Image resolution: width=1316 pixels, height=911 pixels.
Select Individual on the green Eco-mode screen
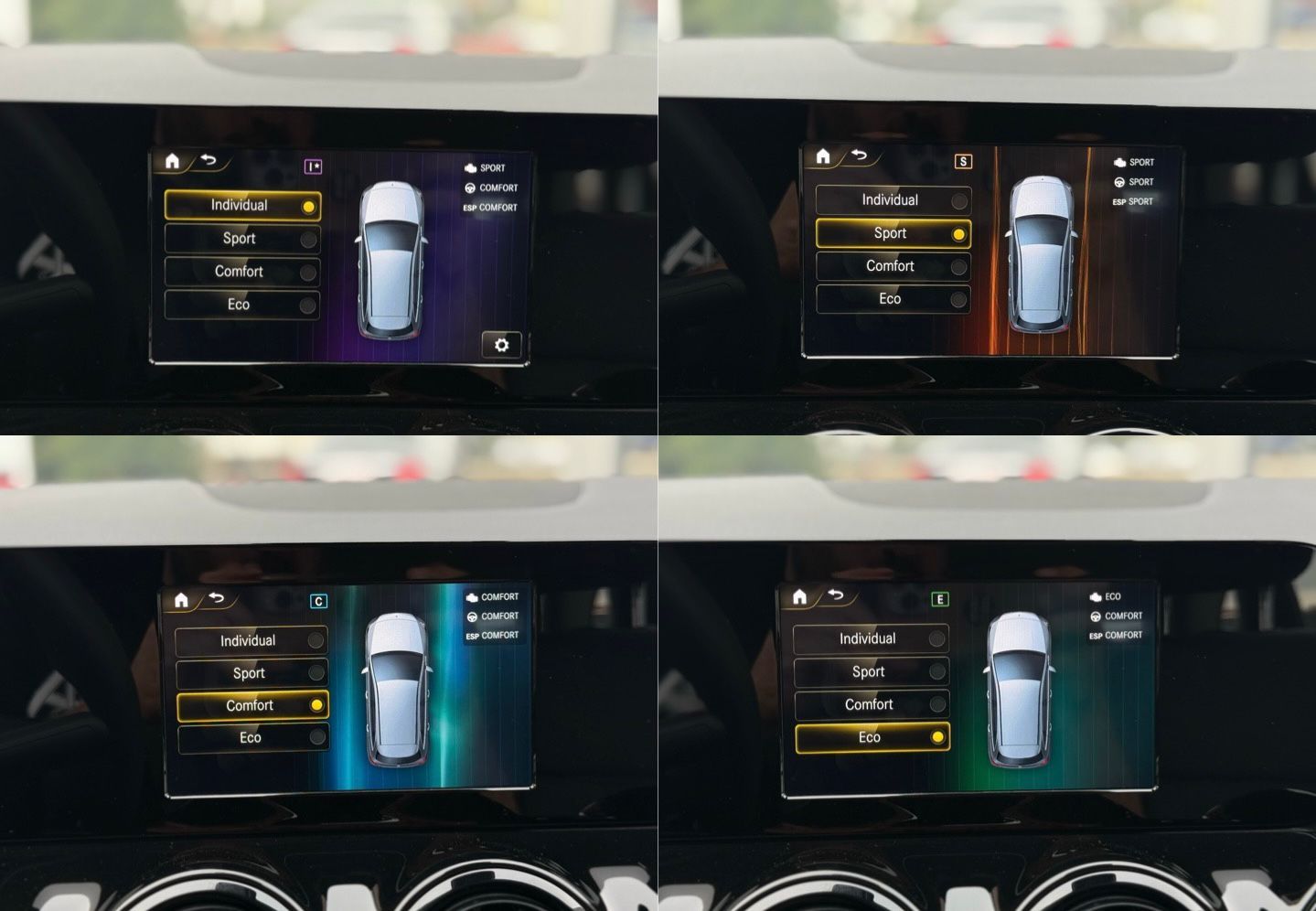[870, 638]
